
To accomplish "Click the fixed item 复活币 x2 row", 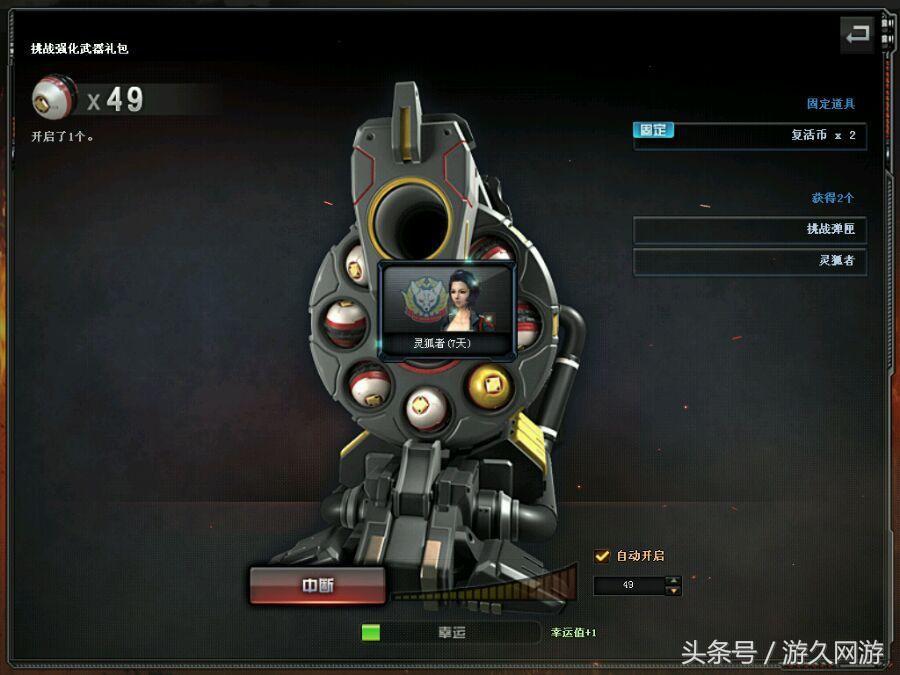I will coord(749,135).
